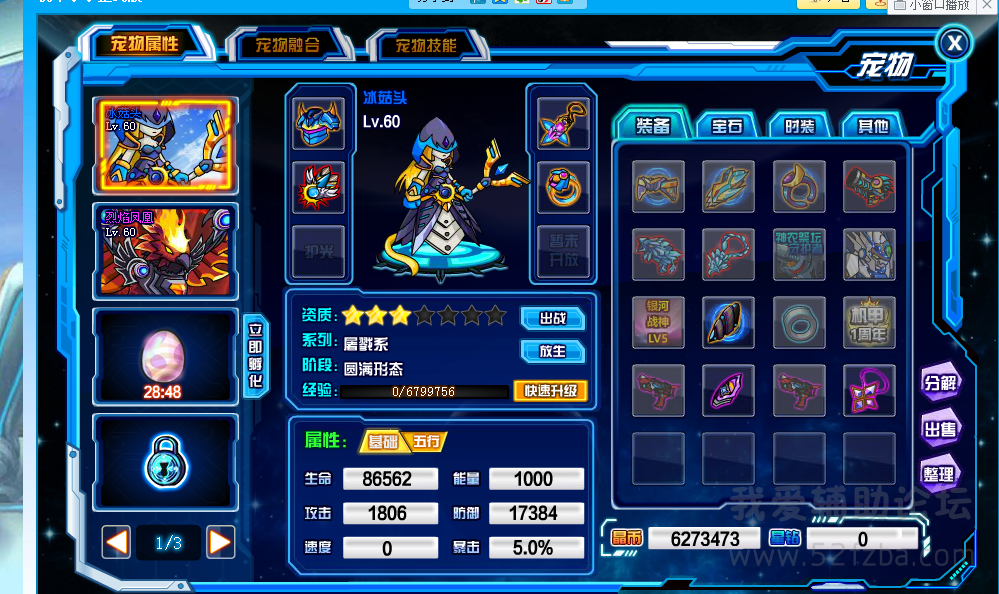
Task: Open the 宝石 gem inventory tab
Action: pyautogui.click(x=727, y=126)
